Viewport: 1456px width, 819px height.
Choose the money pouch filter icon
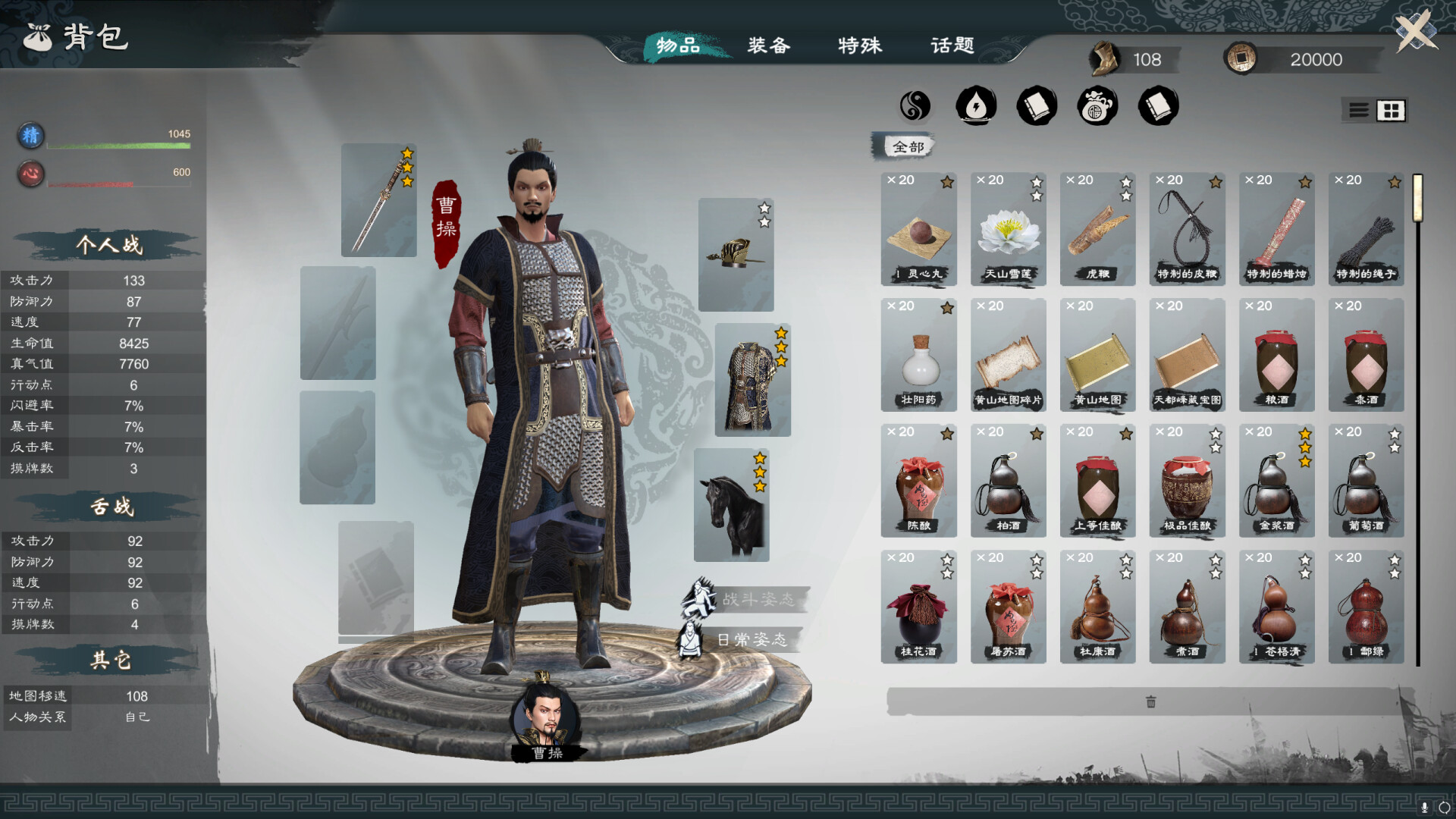(1097, 106)
